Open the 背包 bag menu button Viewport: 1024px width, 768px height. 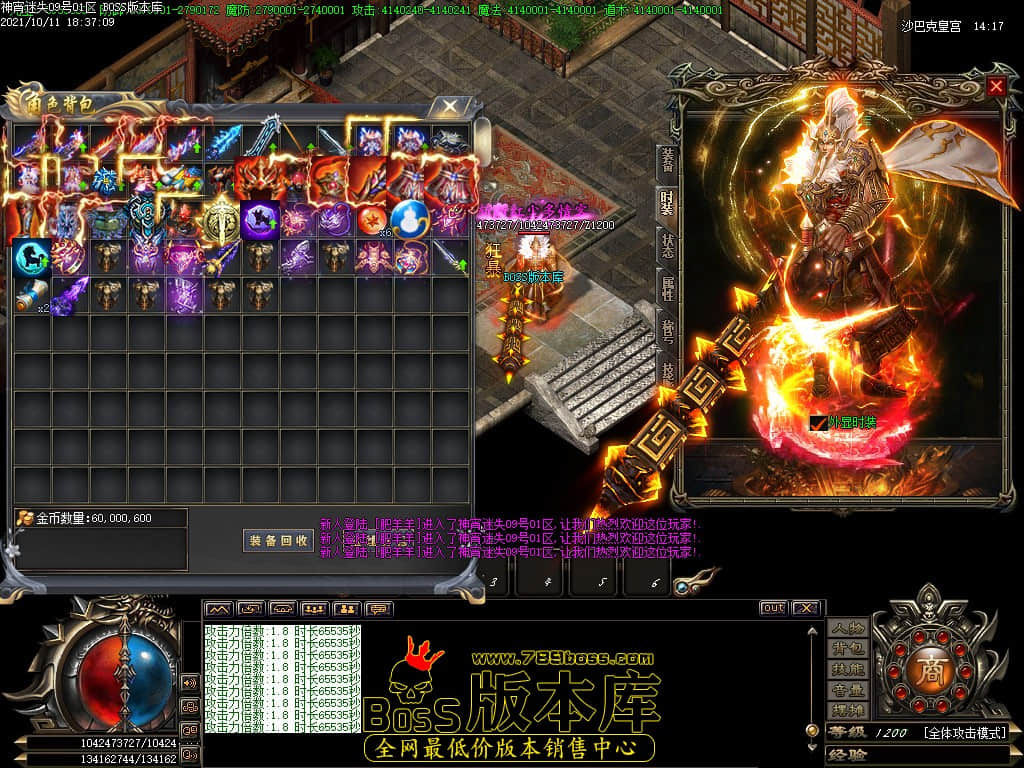coord(847,649)
